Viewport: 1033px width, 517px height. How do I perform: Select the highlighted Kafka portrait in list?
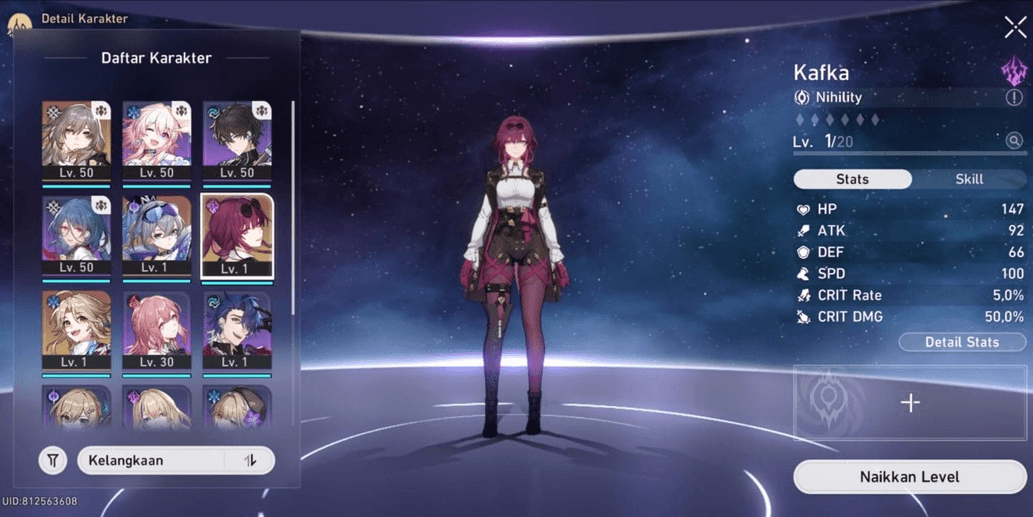click(237, 235)
